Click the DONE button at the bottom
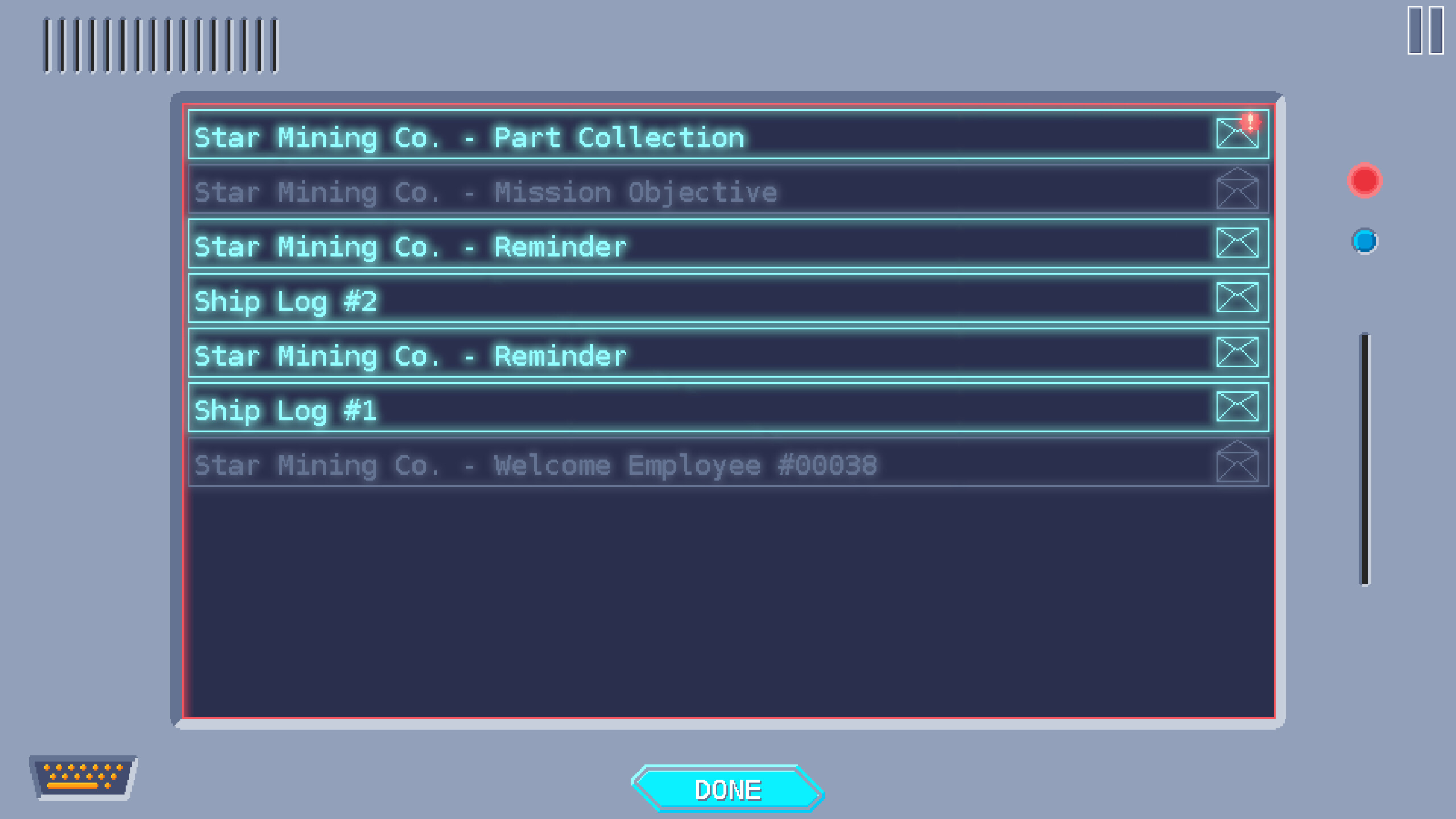 click(x=729, y=788)
